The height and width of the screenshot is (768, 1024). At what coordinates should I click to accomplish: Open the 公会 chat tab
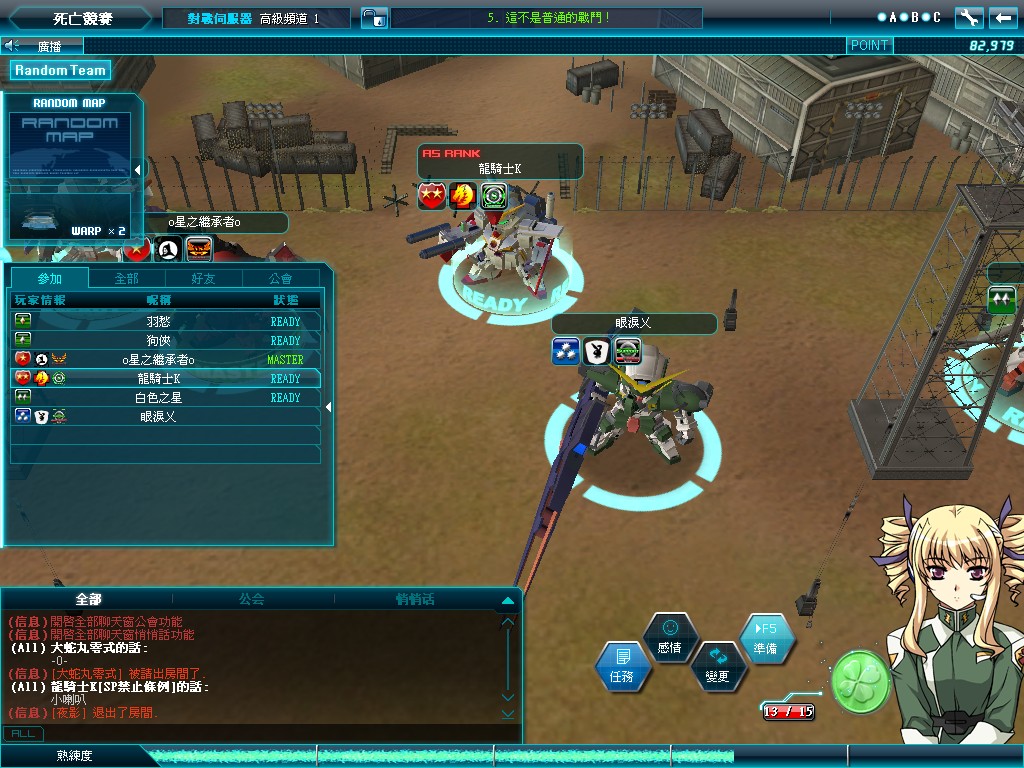pos(251,599)
